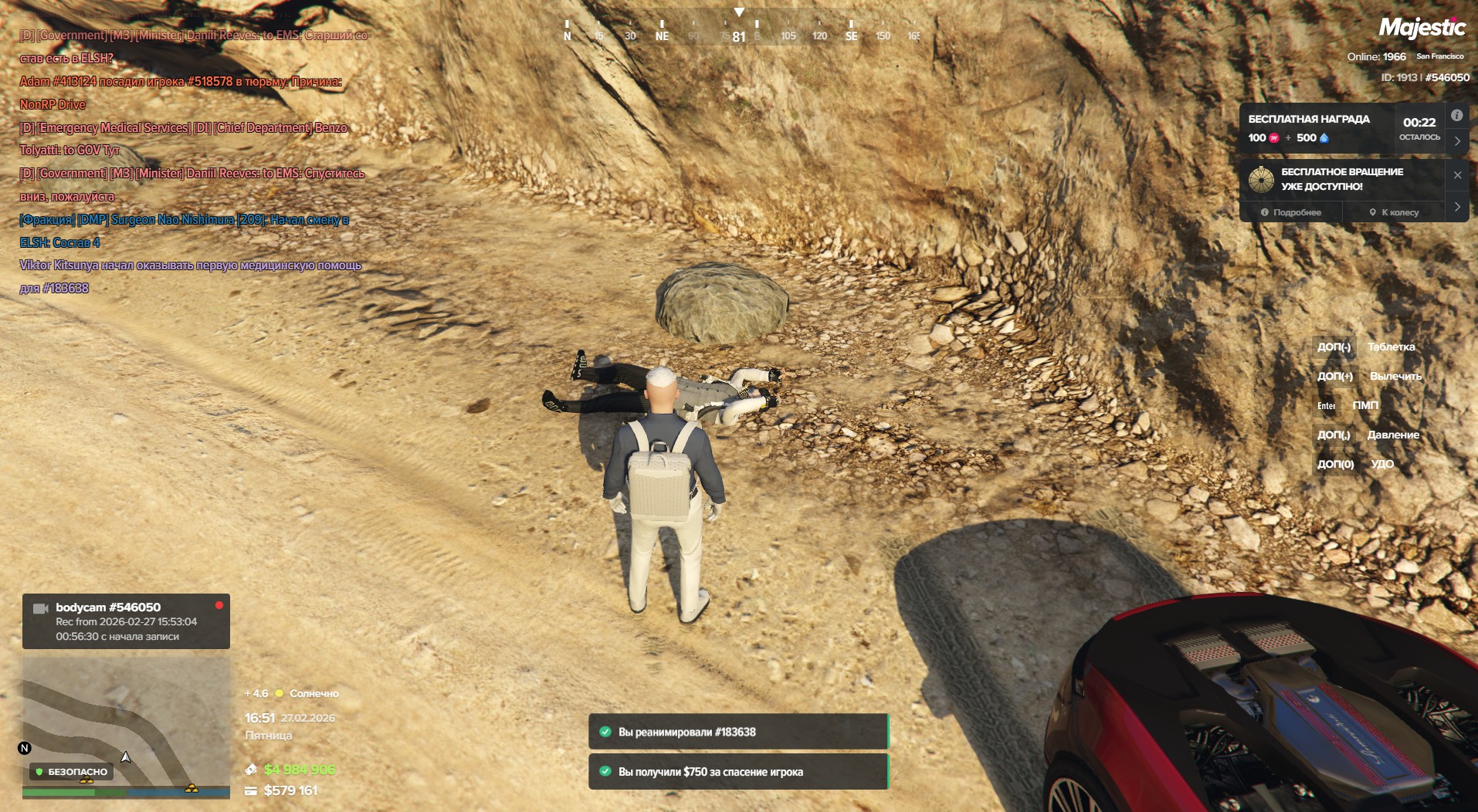1478x812 pixels.
Task: Click the Majestic logo
Action: click(x=1422, y=29)
